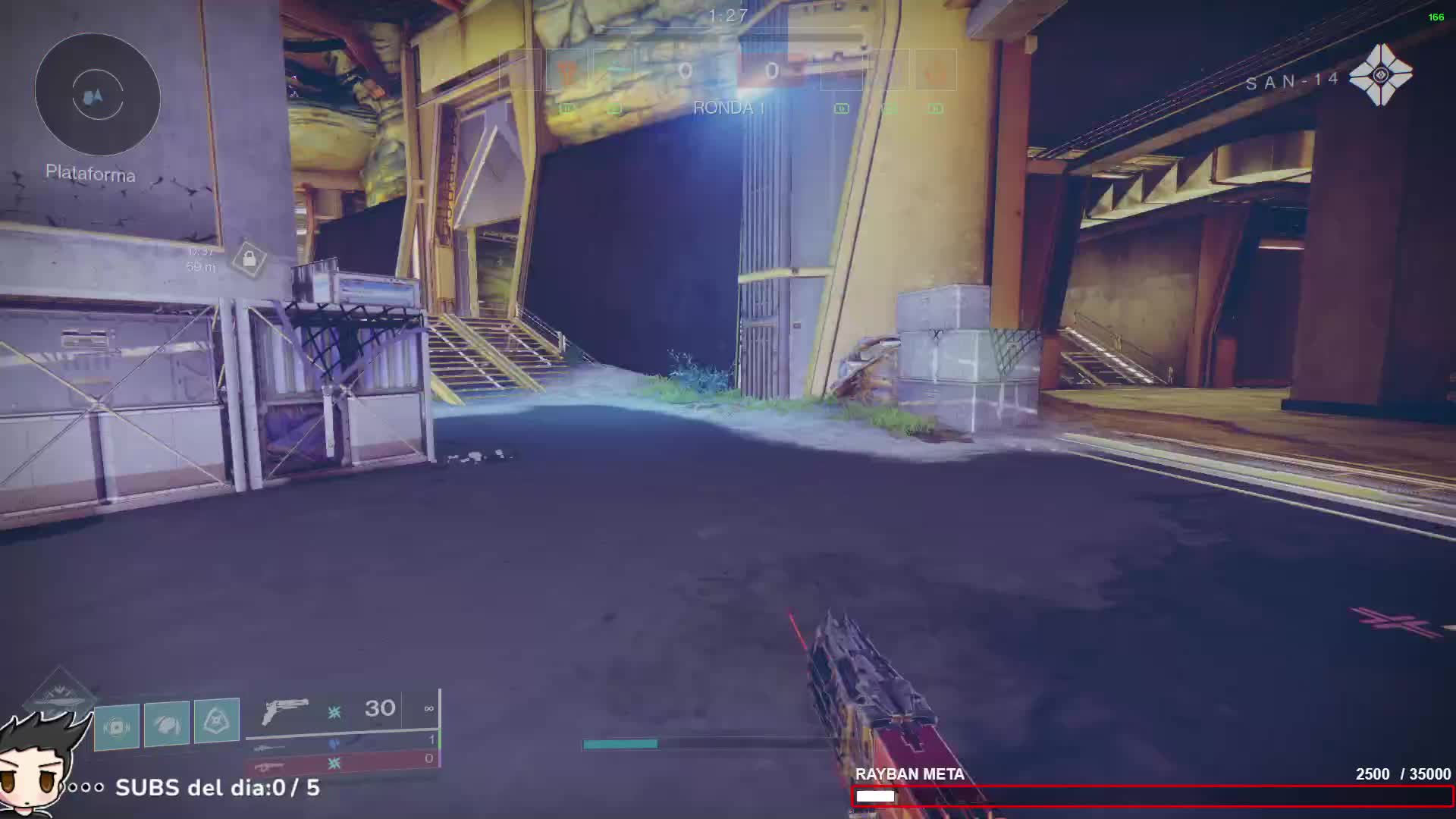
Task: Click the circular radar minimap
Action: [98, 95]
